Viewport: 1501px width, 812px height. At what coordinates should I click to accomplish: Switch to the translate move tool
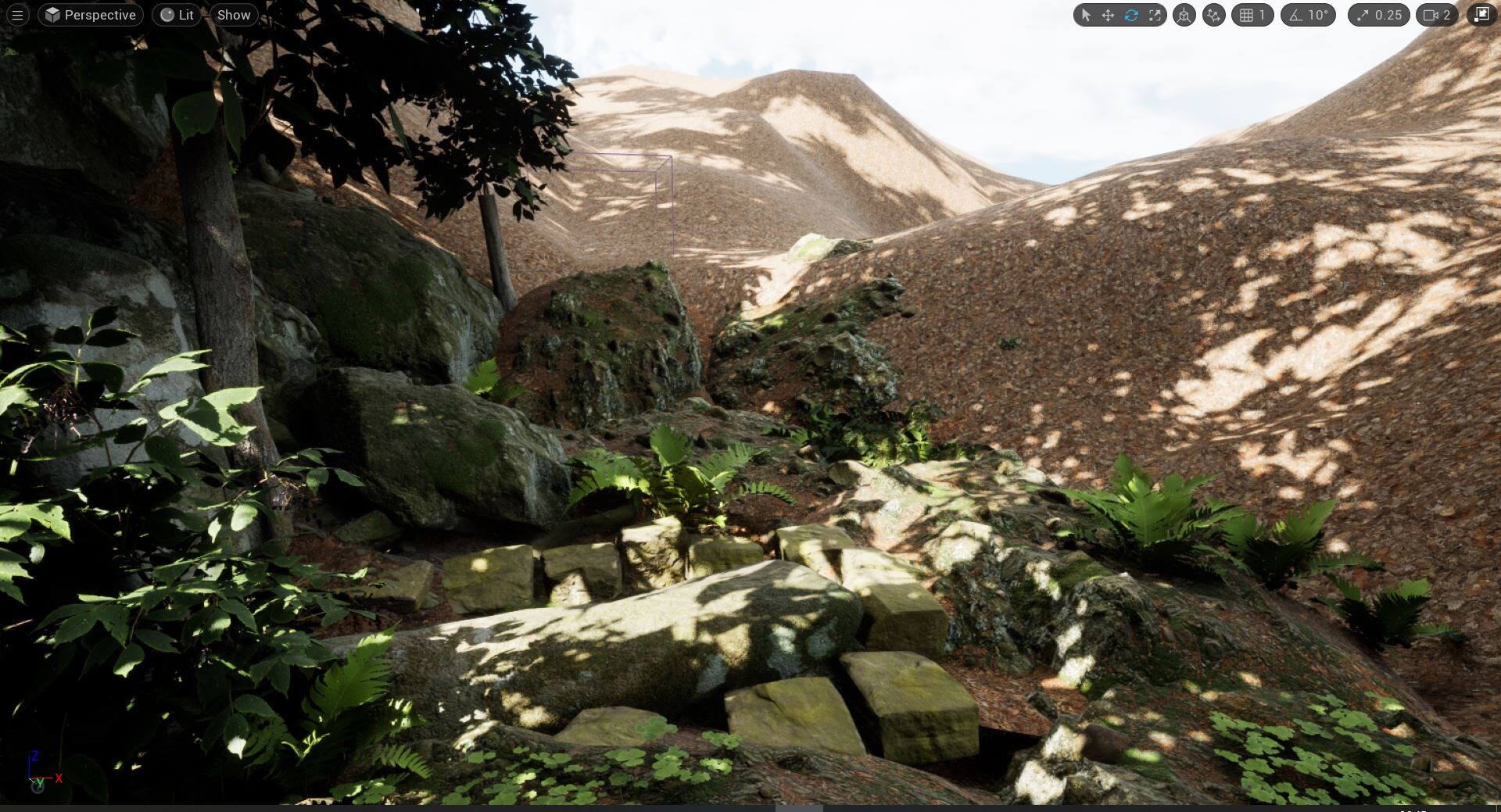tap(1108, 15)
